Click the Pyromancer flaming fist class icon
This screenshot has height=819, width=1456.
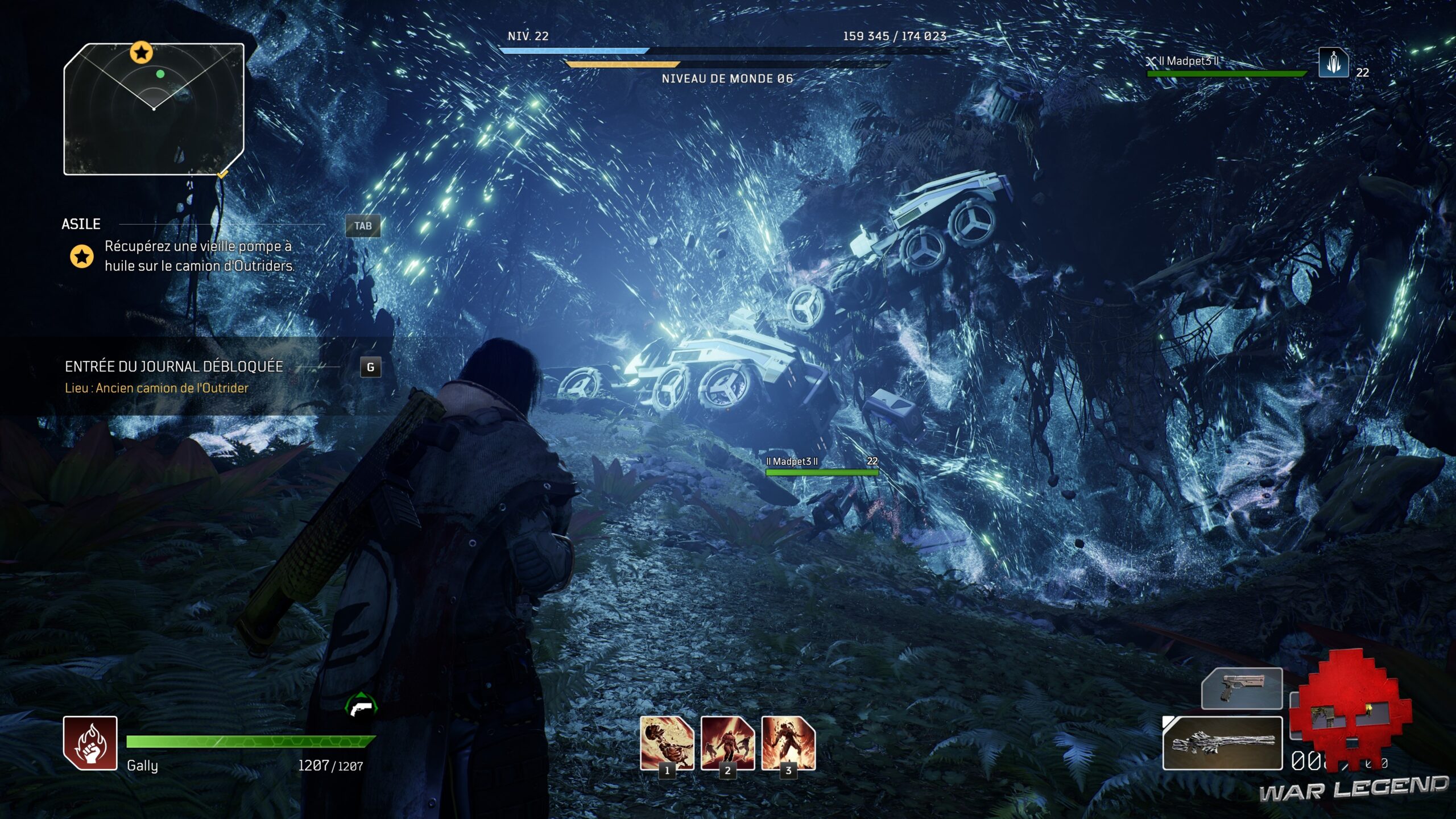click(x=90, y=742)
